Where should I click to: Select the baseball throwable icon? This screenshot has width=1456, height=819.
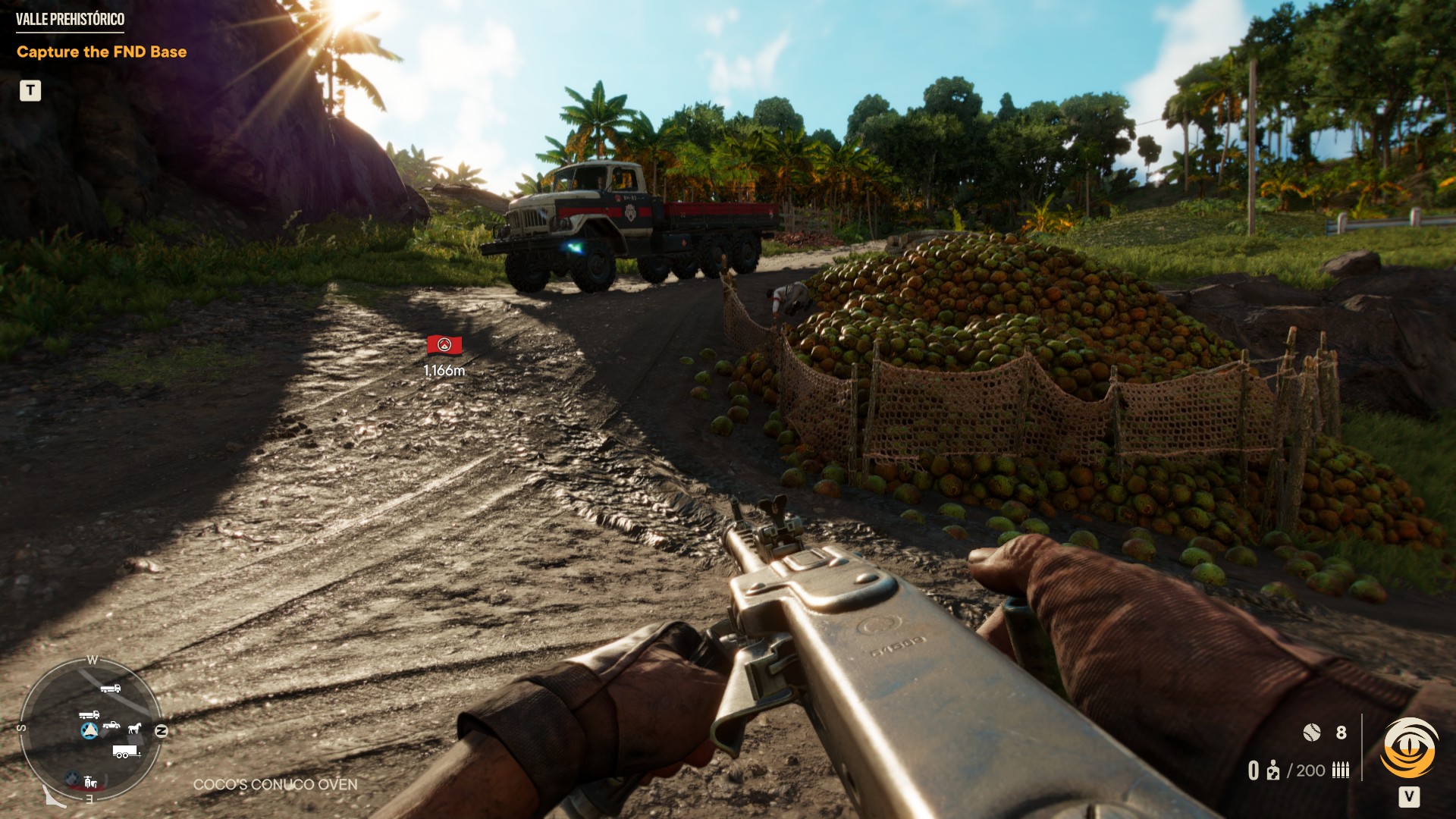tap(1311, 732)
